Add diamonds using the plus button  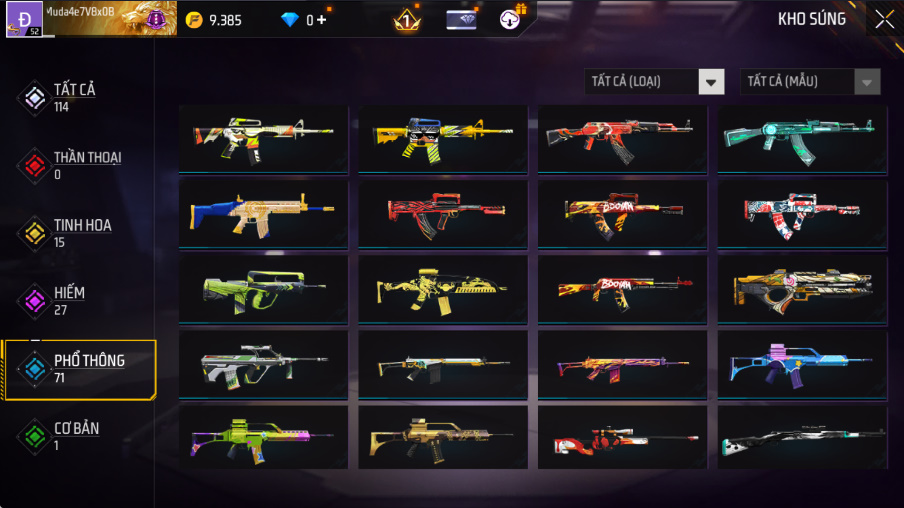coord(322,19)
